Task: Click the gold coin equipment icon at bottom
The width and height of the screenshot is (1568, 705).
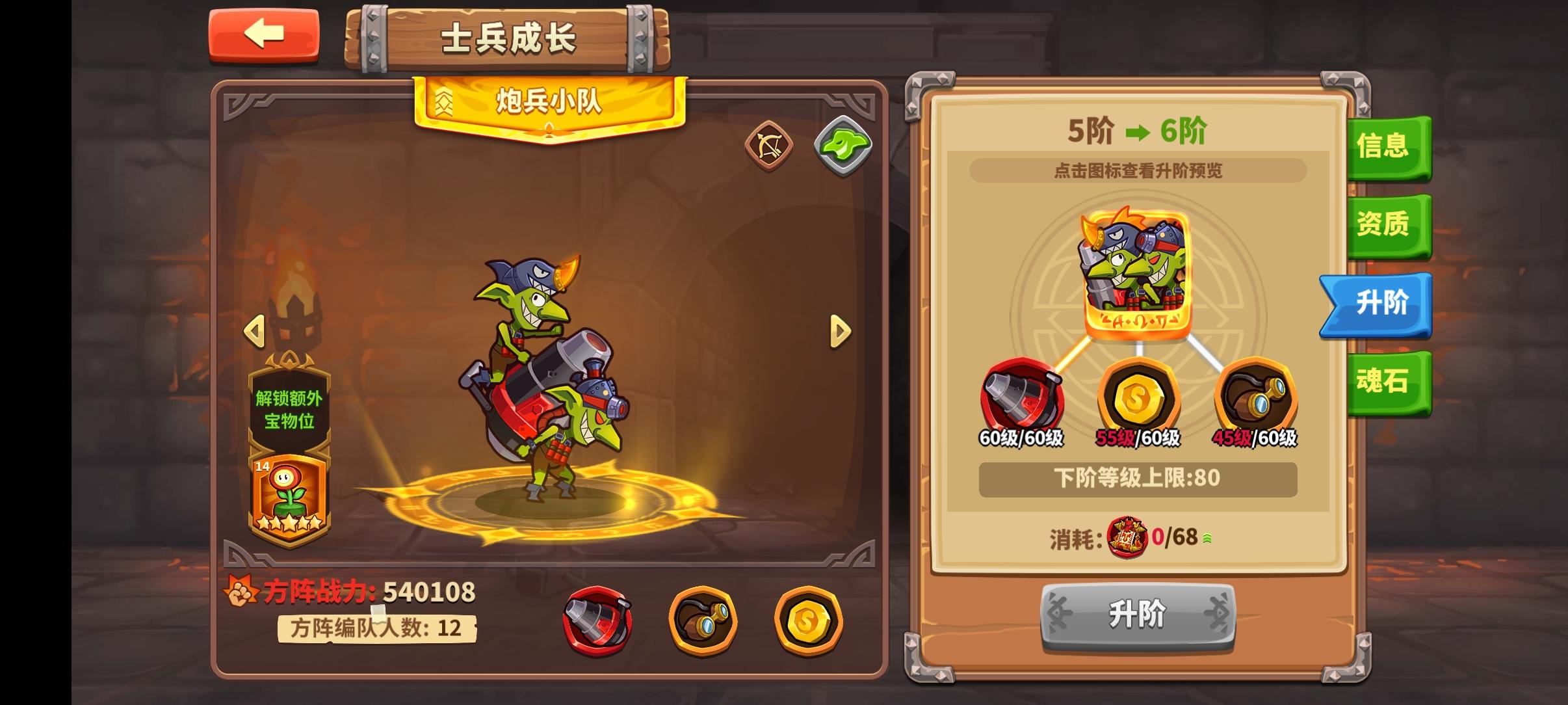Action: [x=808, y=621]
